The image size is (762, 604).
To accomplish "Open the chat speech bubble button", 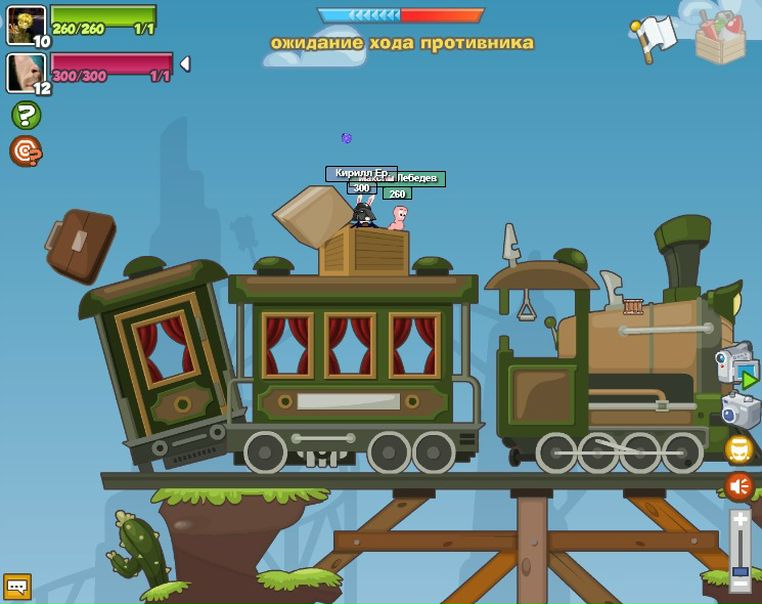I will [17, 586].
